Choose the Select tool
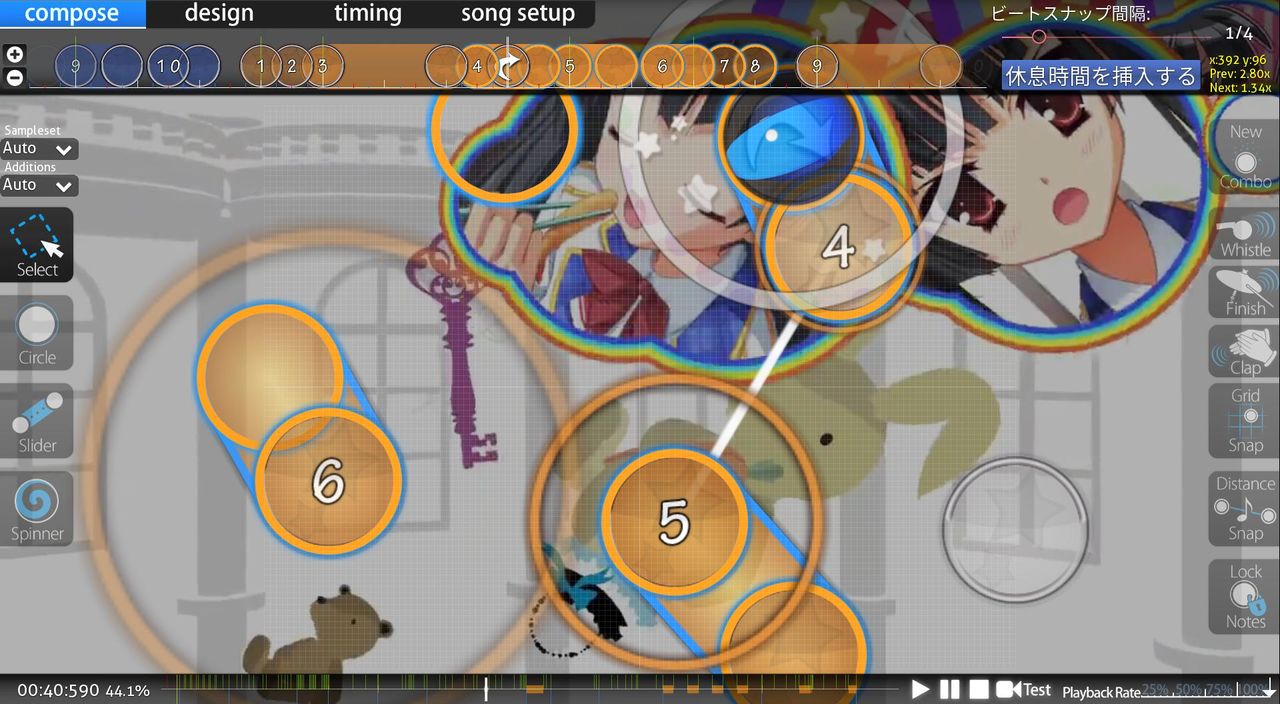The image size is (1280, 704). pos(37,245)
